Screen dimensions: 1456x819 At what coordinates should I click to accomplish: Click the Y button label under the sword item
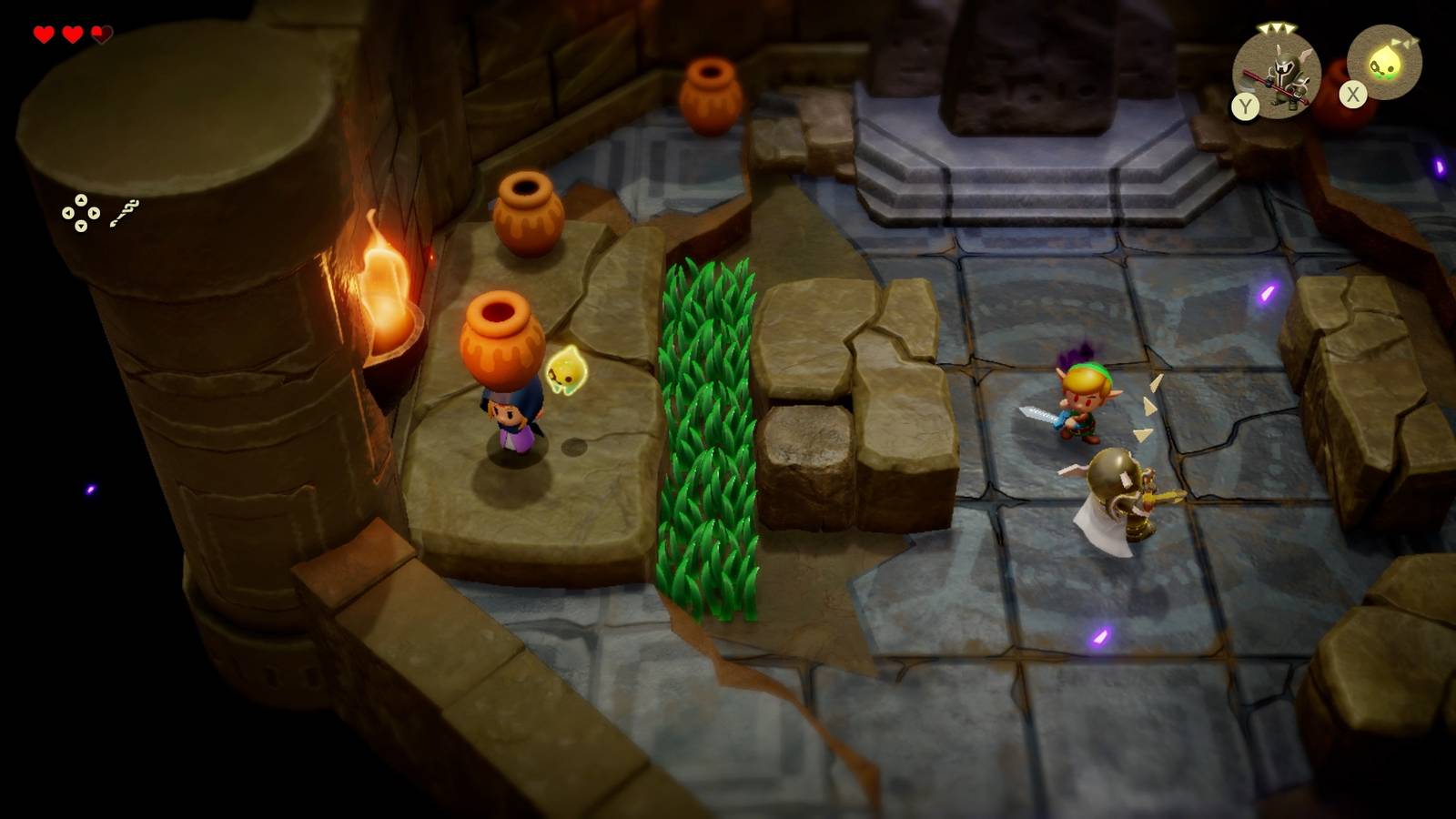1244,107
